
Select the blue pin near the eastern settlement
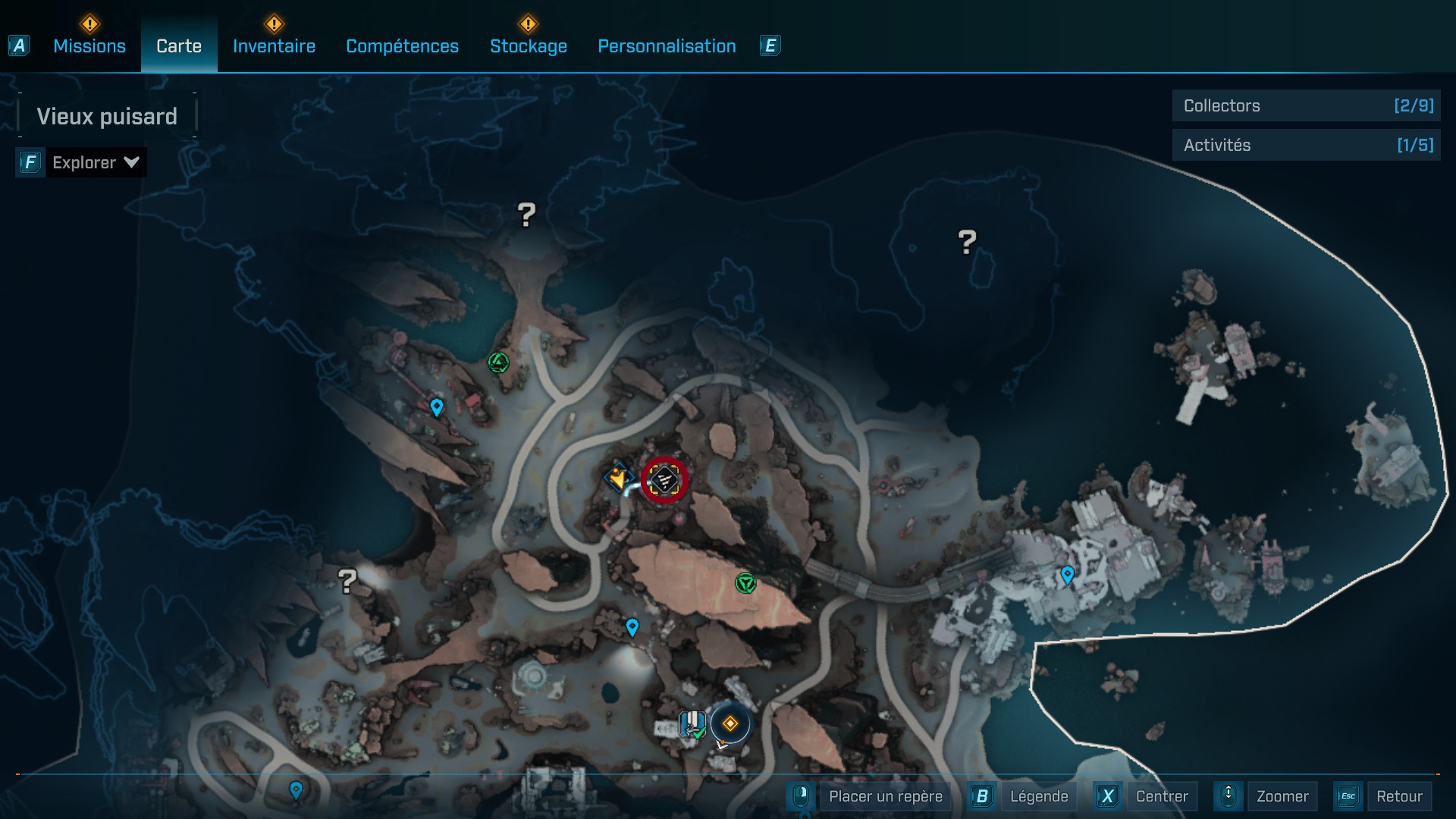[1068, 575]
